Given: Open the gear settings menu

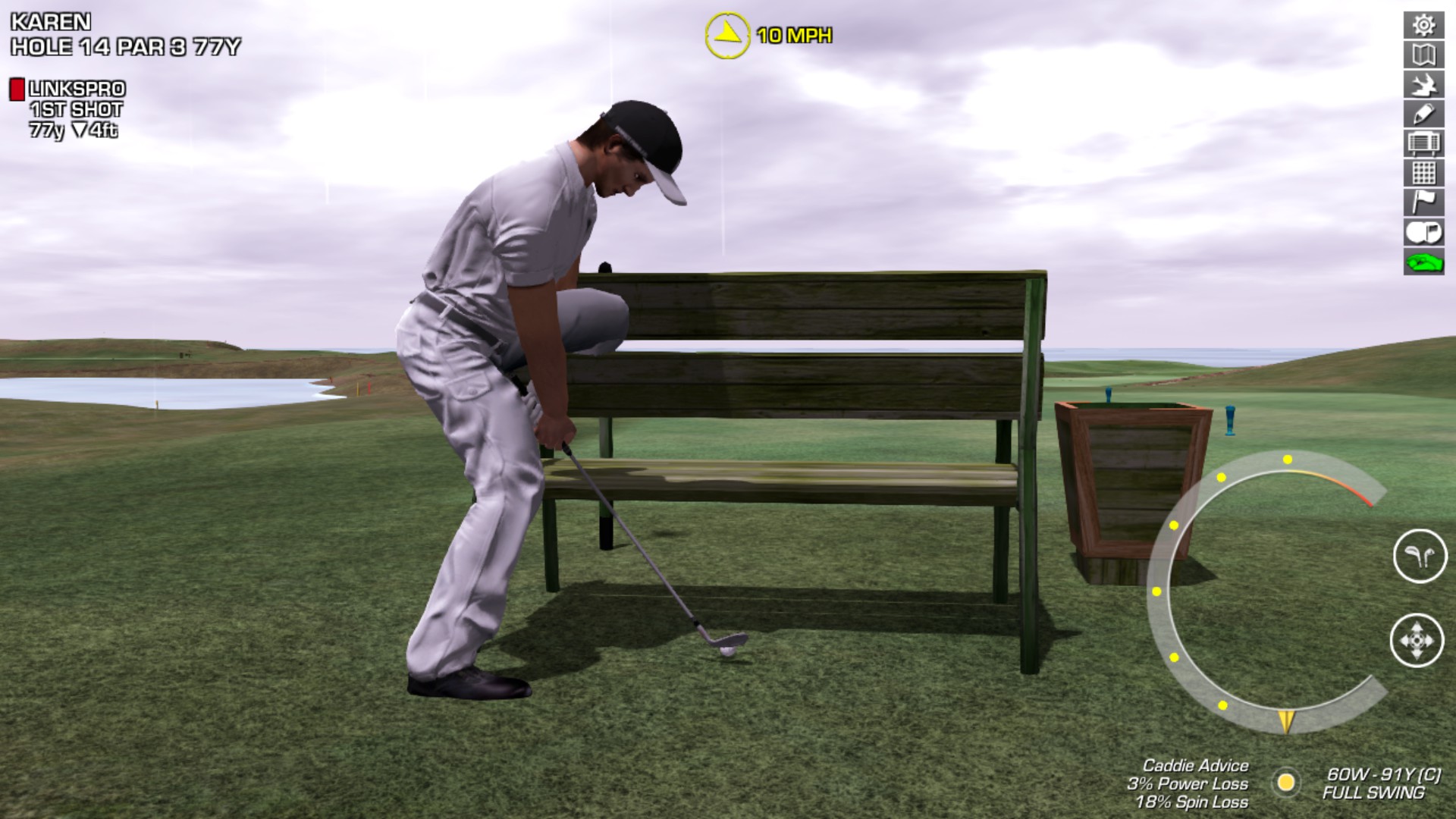Looking at the screenshot, I should 1423,25.
